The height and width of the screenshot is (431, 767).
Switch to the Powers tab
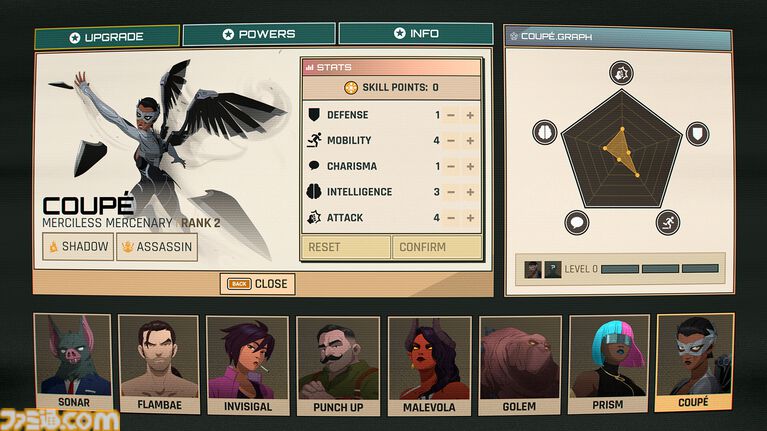tap(258, 34)
